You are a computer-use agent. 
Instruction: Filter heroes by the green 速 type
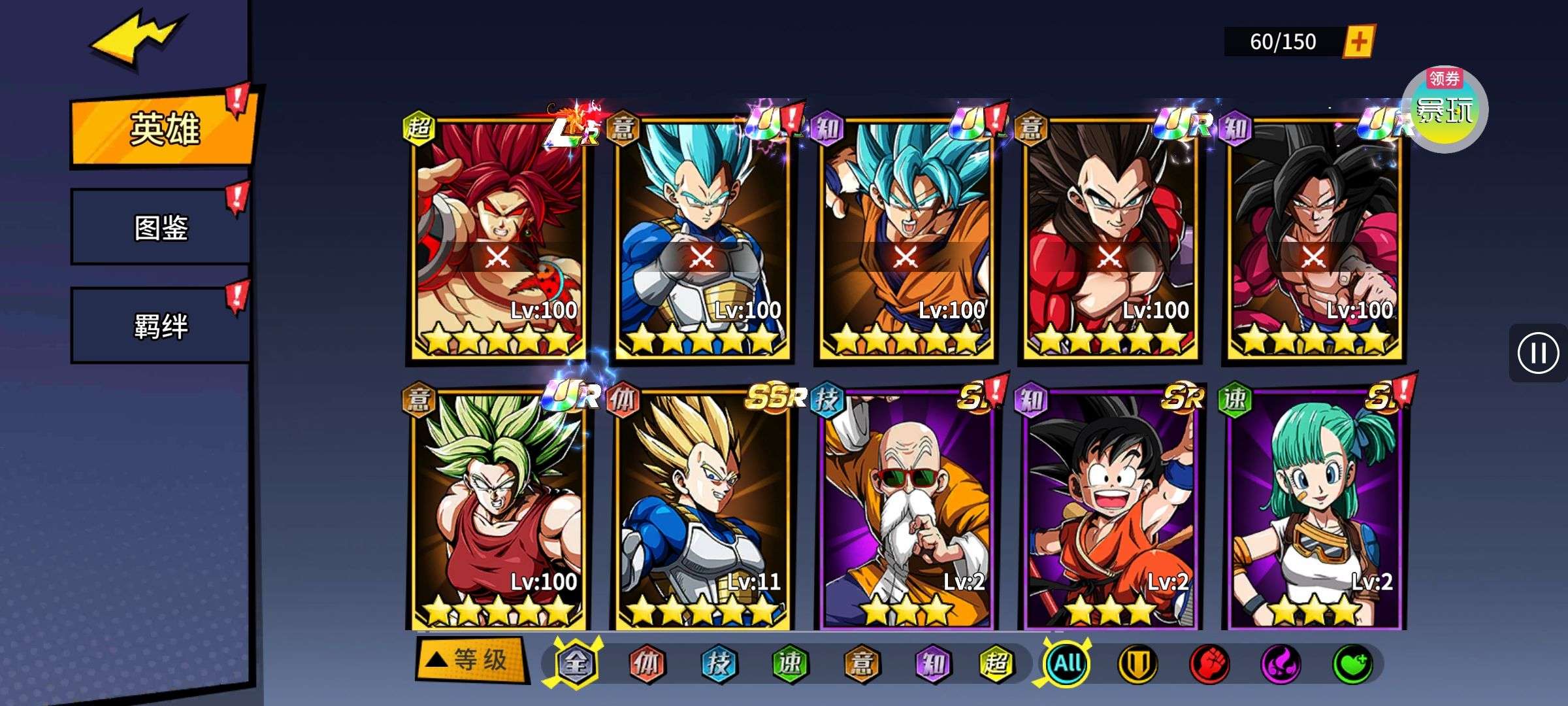click(790, 664)
